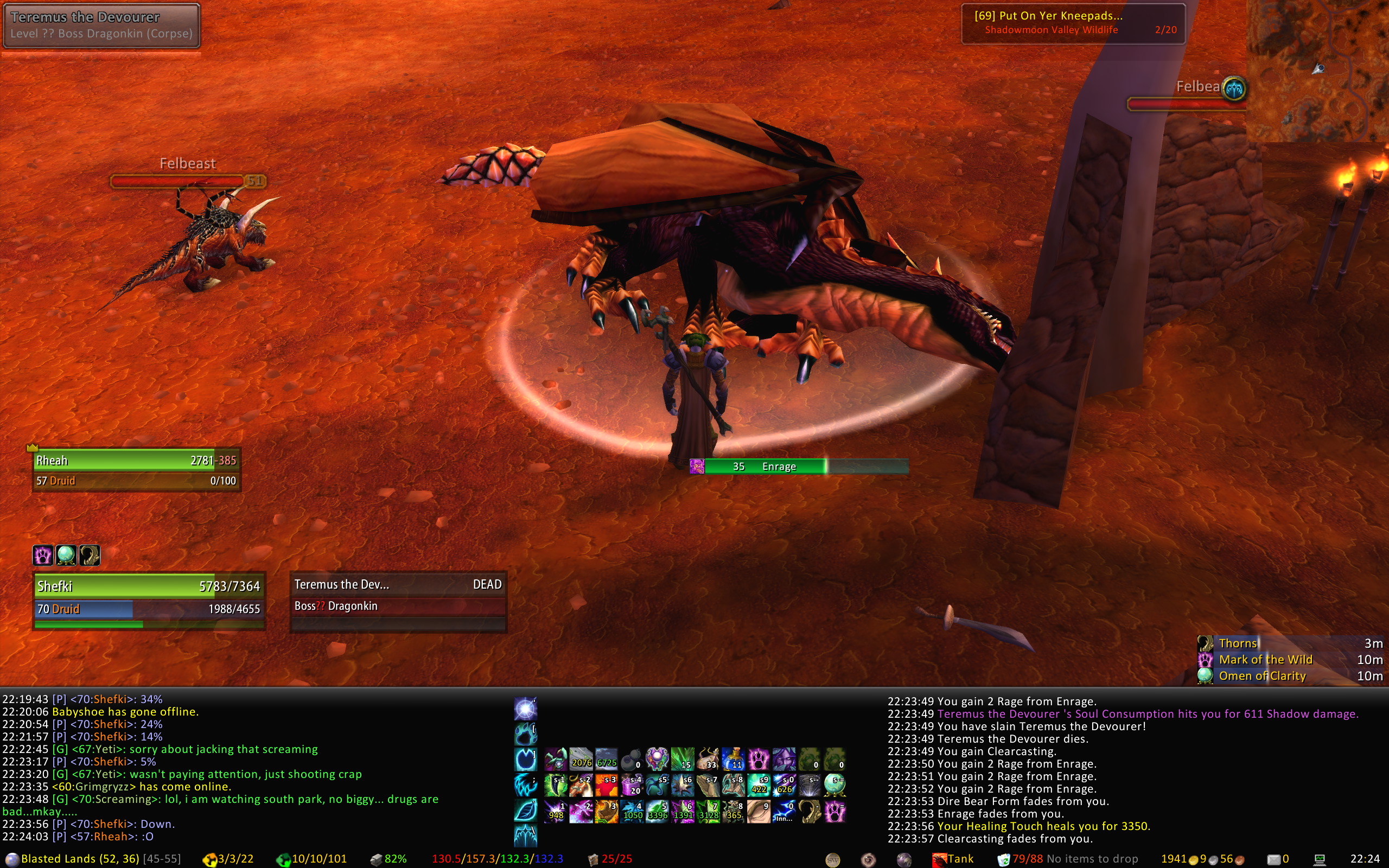The height and width of the screenshot is (868, 1389).
Task: Use the red-orange s-3 ability
Action: (x=606, y=786)
